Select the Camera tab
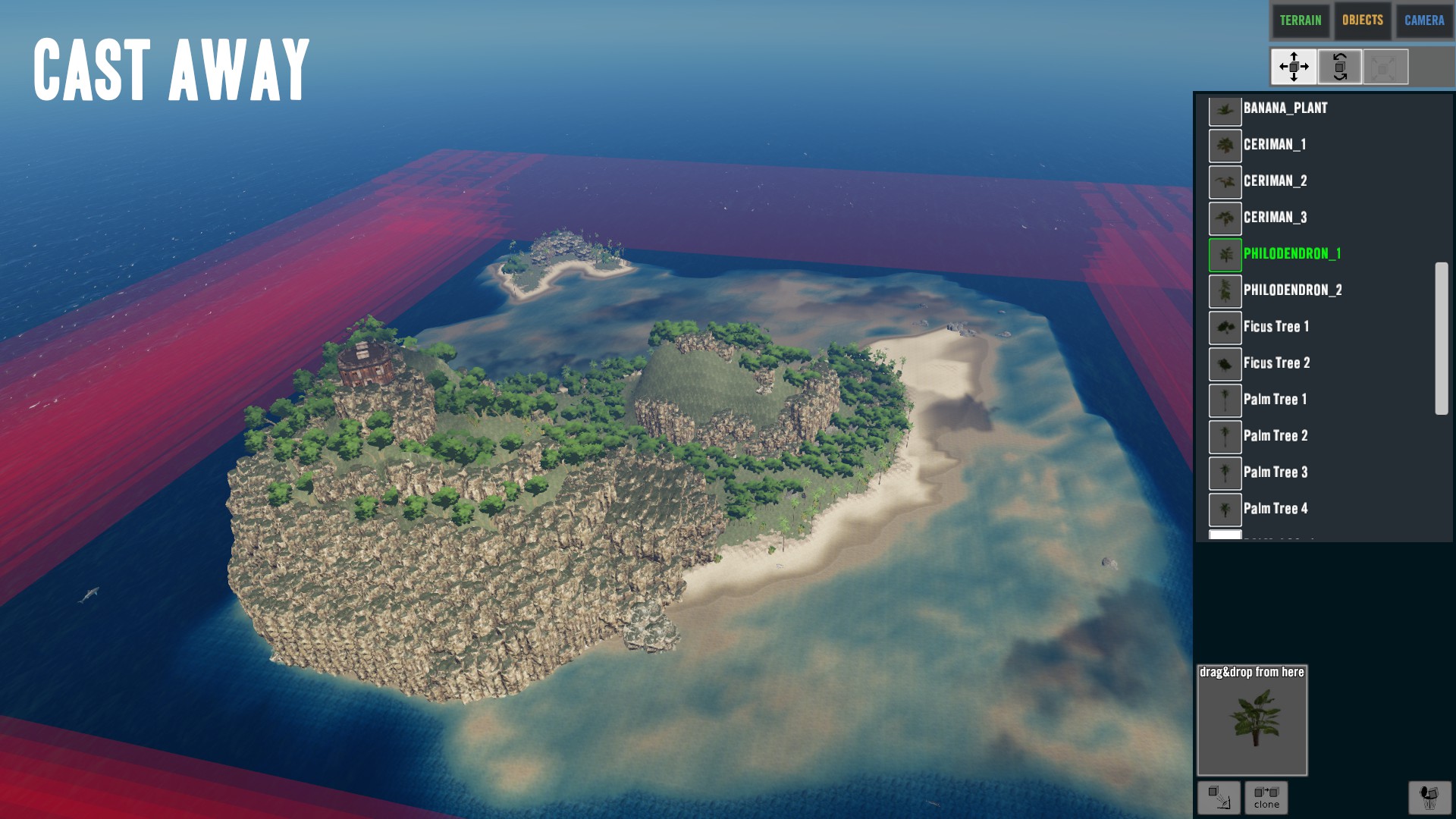 1424,20
